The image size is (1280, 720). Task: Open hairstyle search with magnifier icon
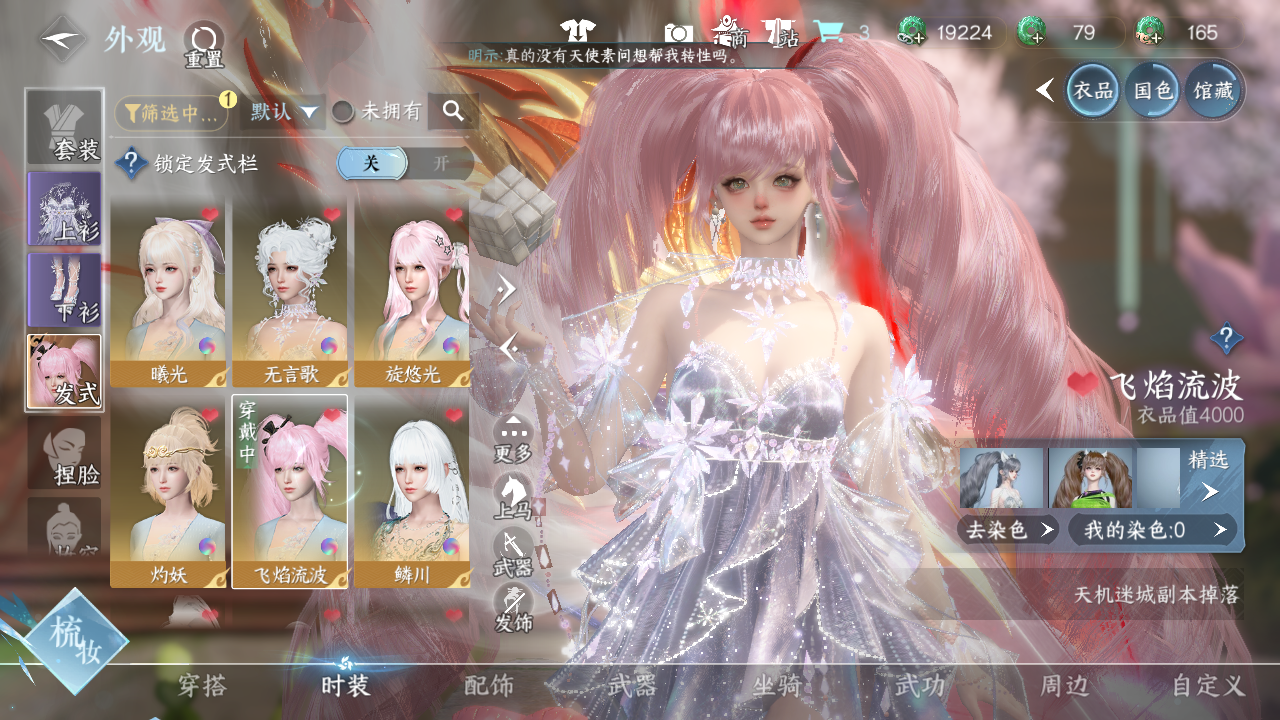point(453,112)
